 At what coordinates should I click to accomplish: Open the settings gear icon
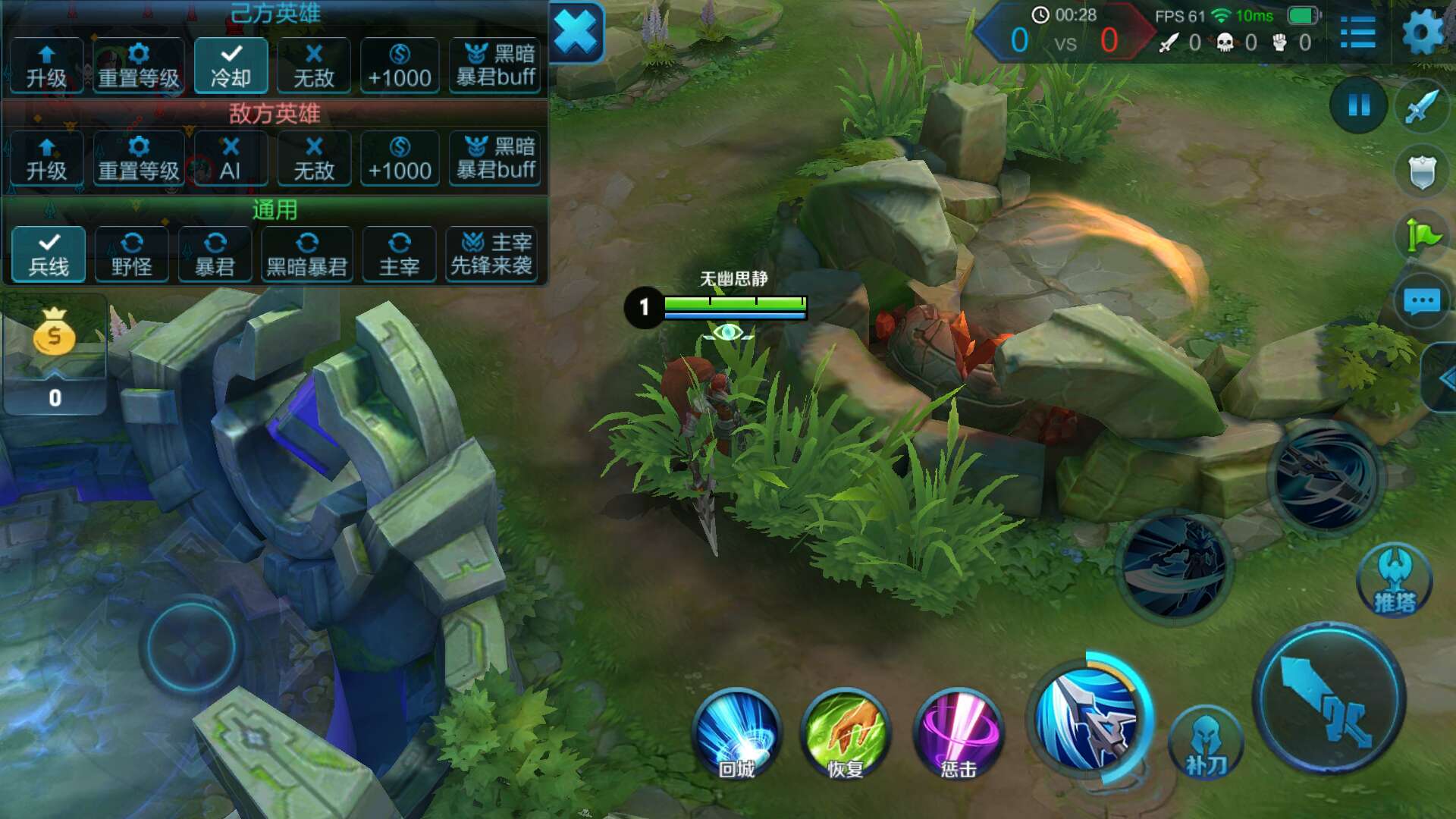[x=1422, y=32]
